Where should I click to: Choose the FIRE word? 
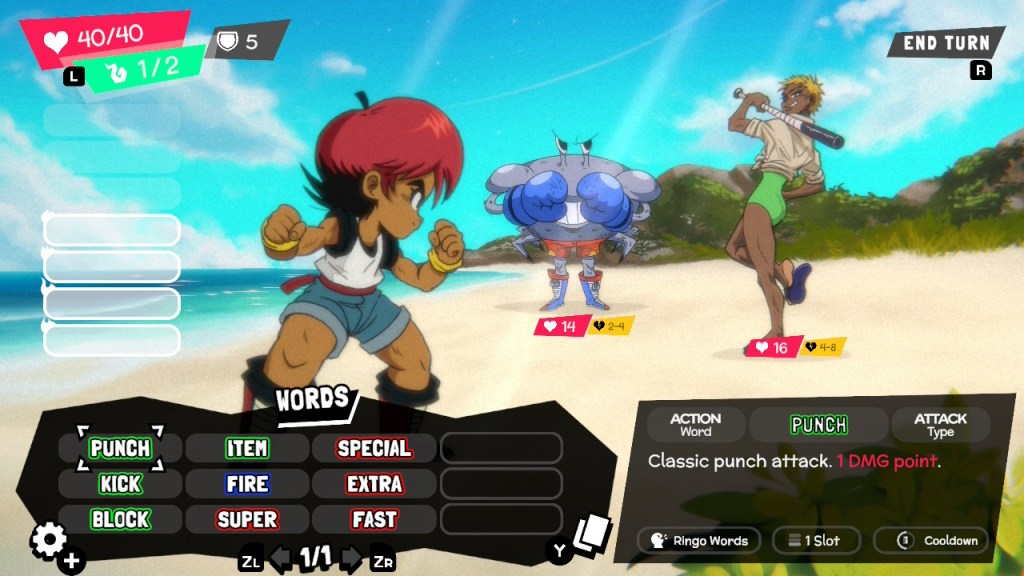click(246, 484)
